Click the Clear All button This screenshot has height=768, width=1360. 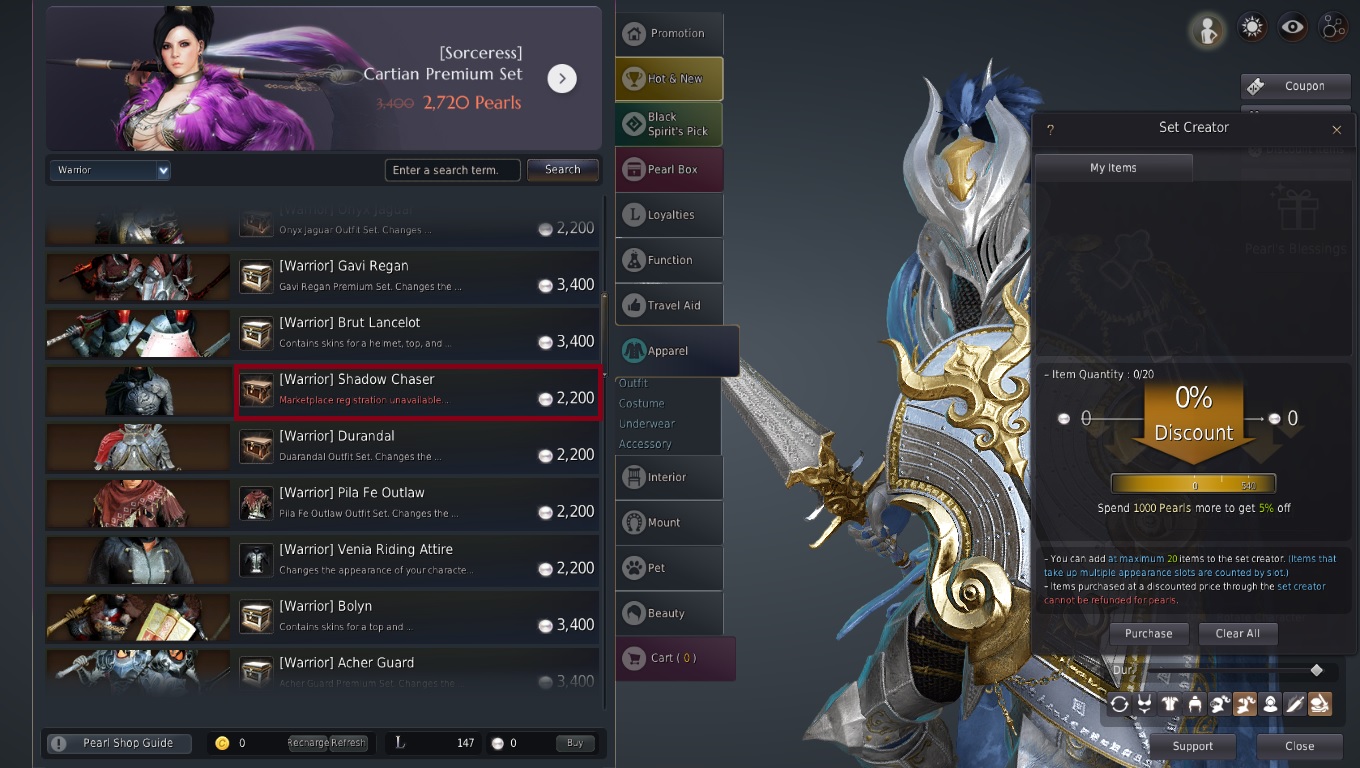coord(1237,633)
